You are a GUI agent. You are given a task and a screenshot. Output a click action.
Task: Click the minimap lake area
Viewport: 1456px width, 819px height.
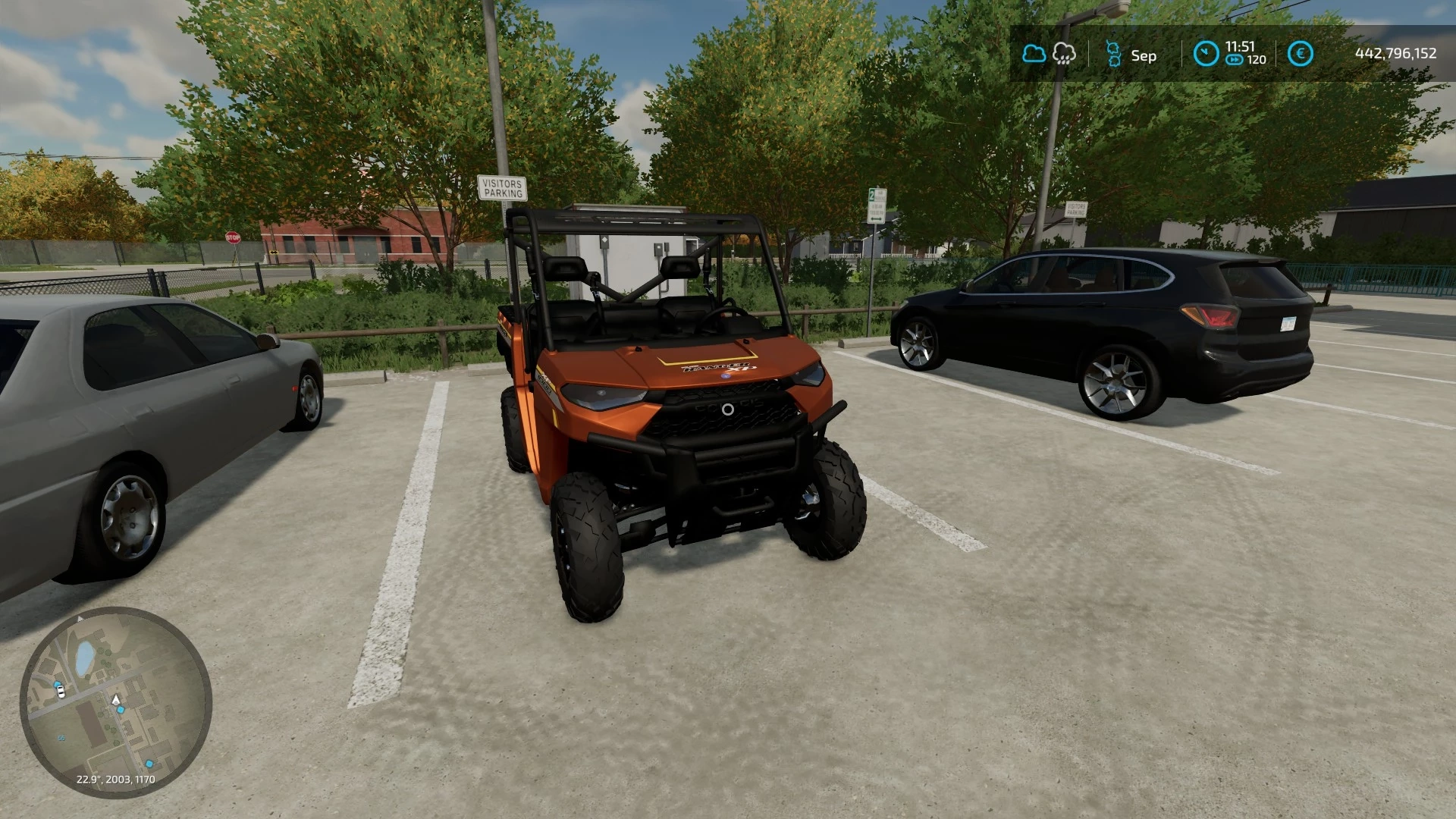click(84, 658)
